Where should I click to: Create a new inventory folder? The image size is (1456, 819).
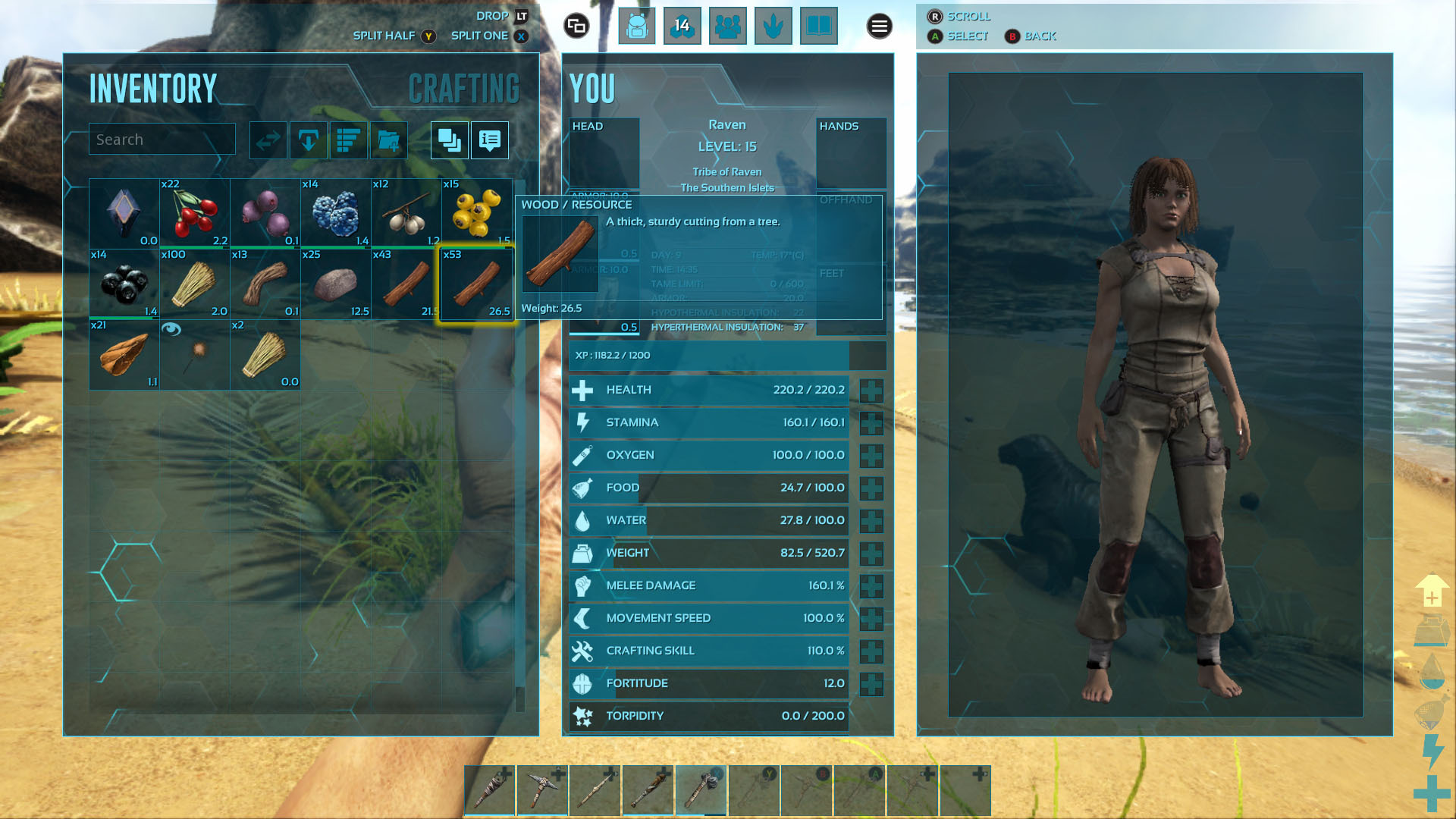tap(389, 140)
